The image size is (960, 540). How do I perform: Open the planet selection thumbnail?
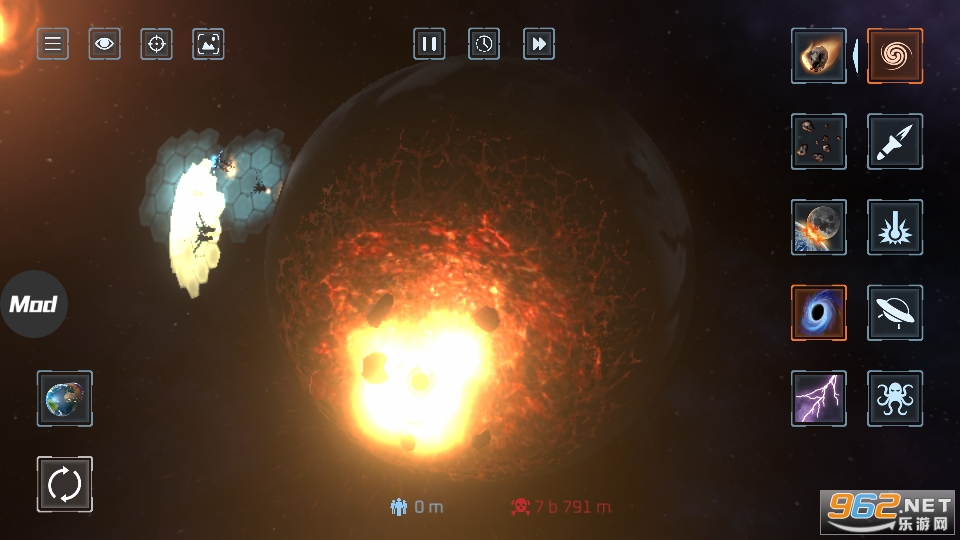click(x=65, y=398)
